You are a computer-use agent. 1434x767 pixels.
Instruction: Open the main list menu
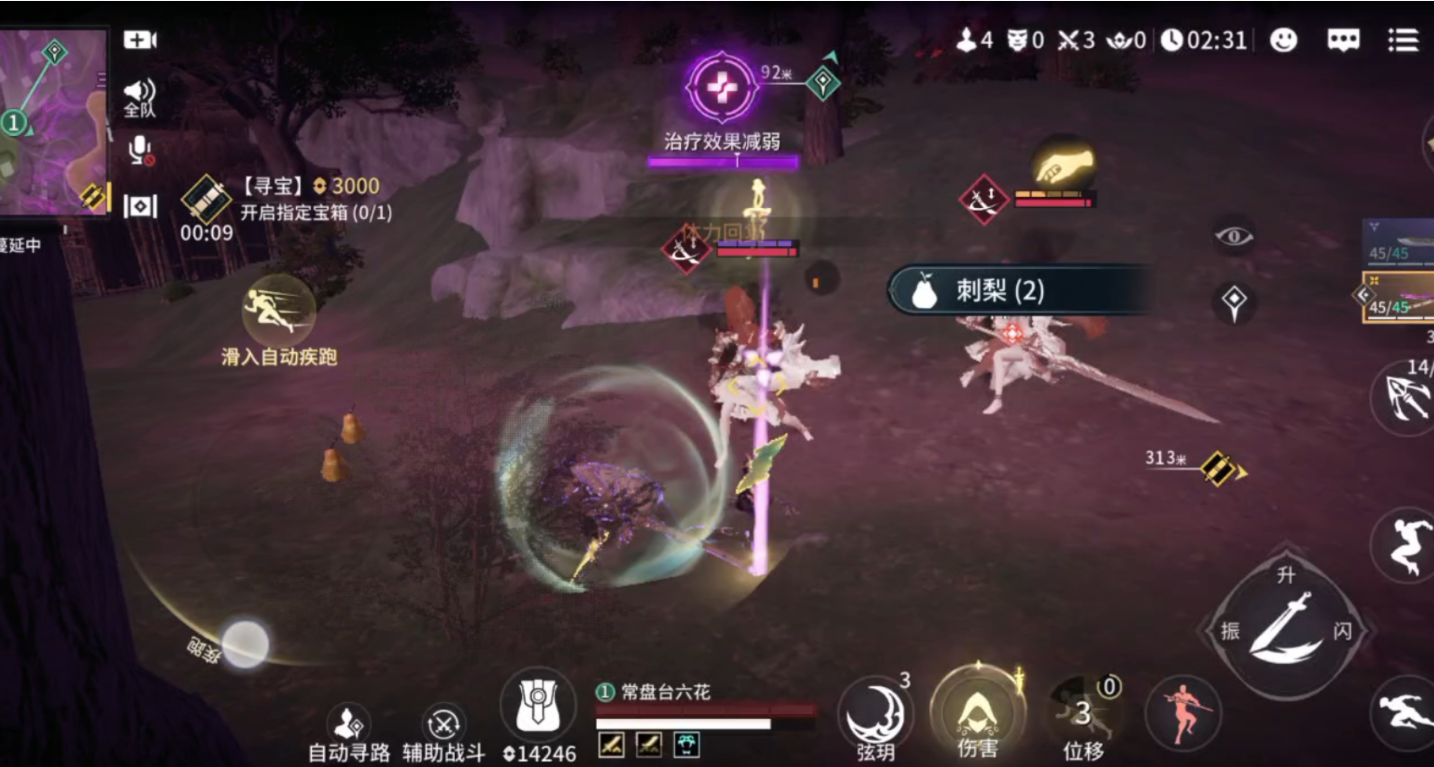[x=1403, y=40]
